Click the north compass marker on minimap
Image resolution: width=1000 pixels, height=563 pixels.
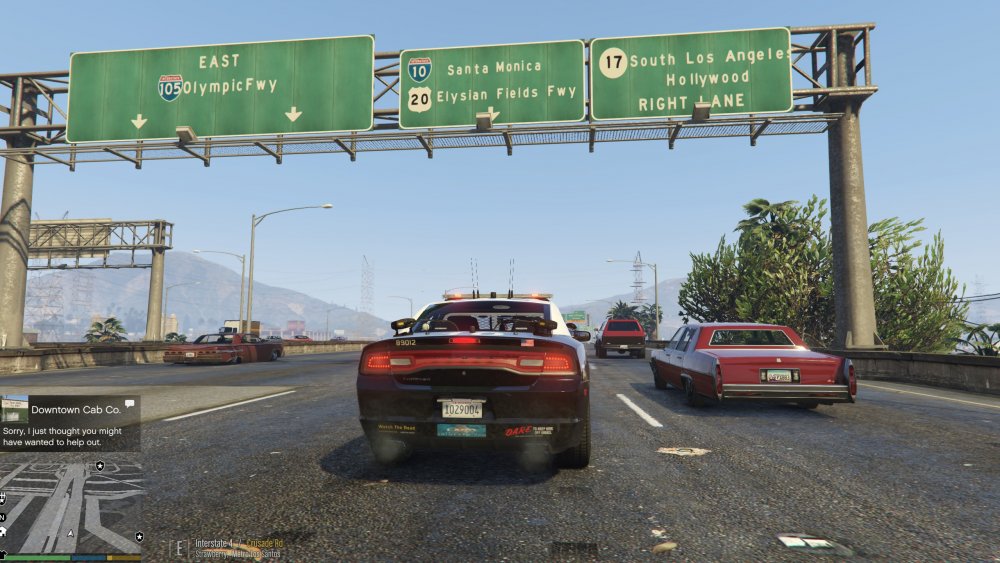click(x=4, y=517)
